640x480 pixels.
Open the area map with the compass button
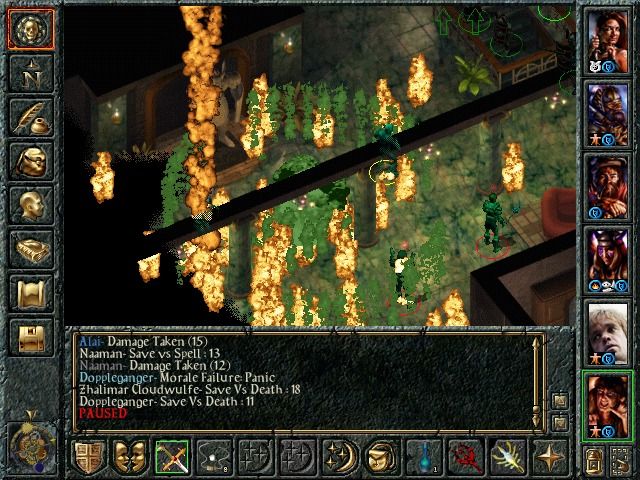pyautogui.click(x=29, y=75)
